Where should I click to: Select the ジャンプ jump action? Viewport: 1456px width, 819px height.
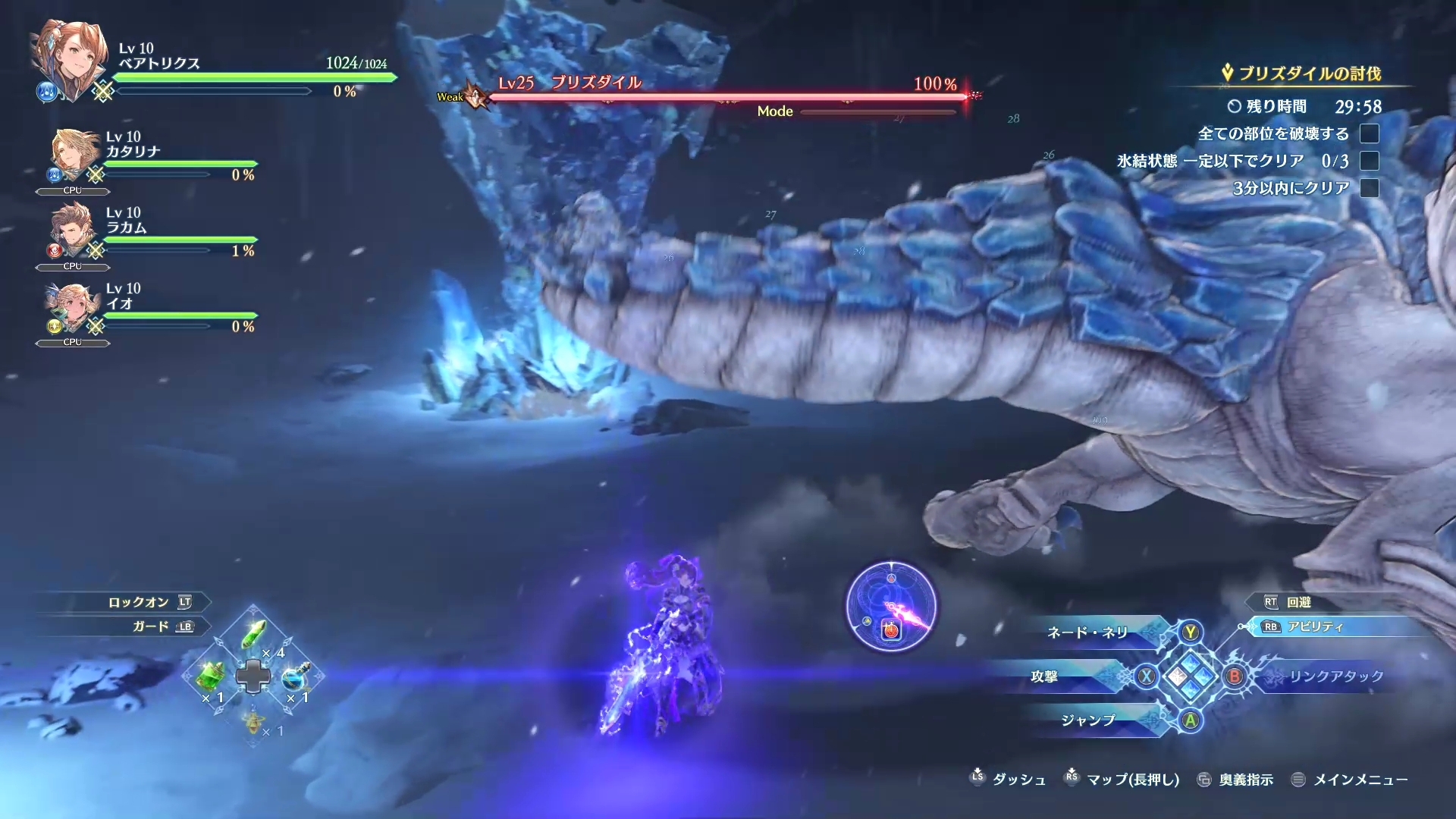1087,720
